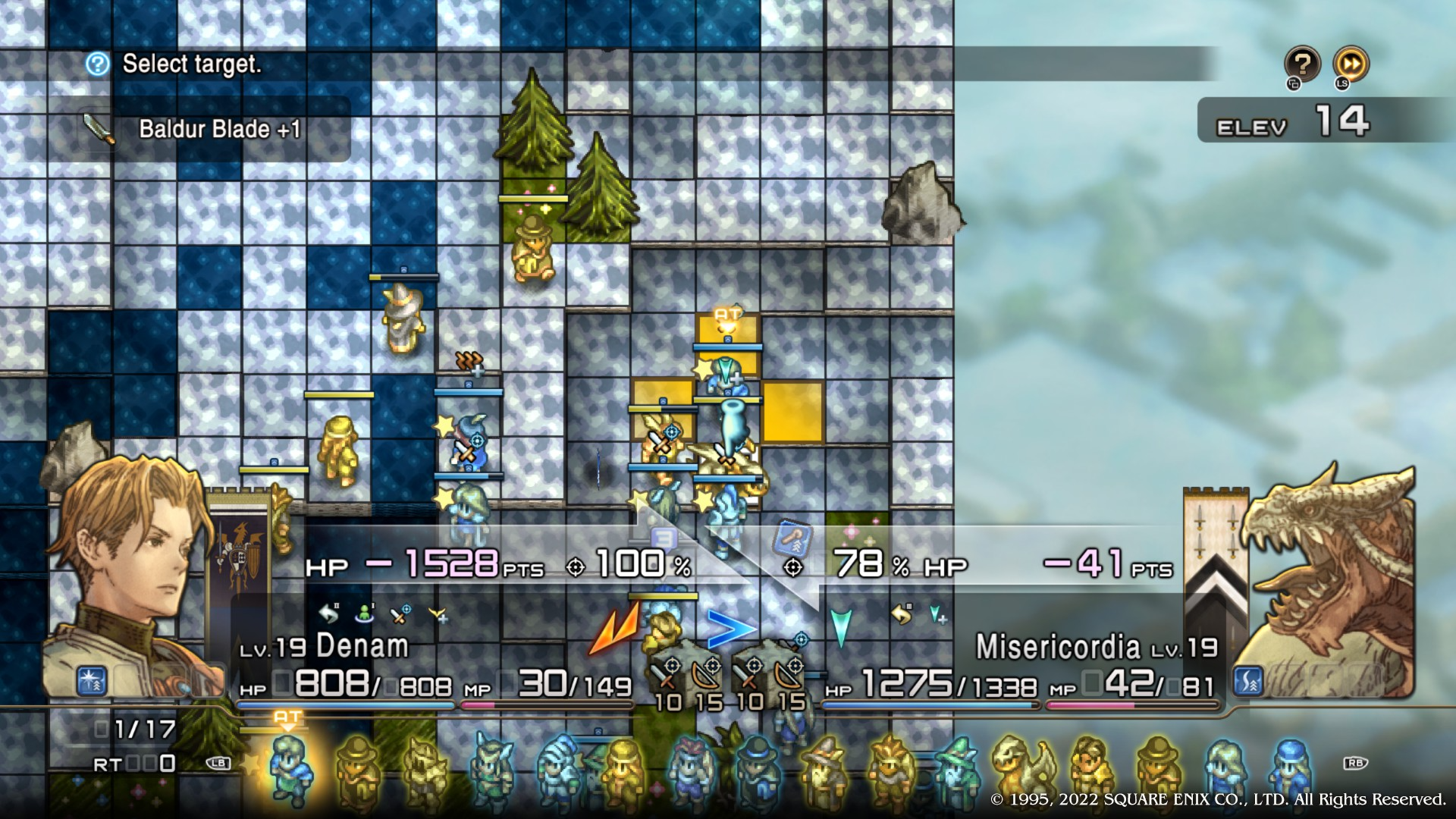
Task: Select the Baldur Blade +1 weapon entry
Action: [218, 130]
